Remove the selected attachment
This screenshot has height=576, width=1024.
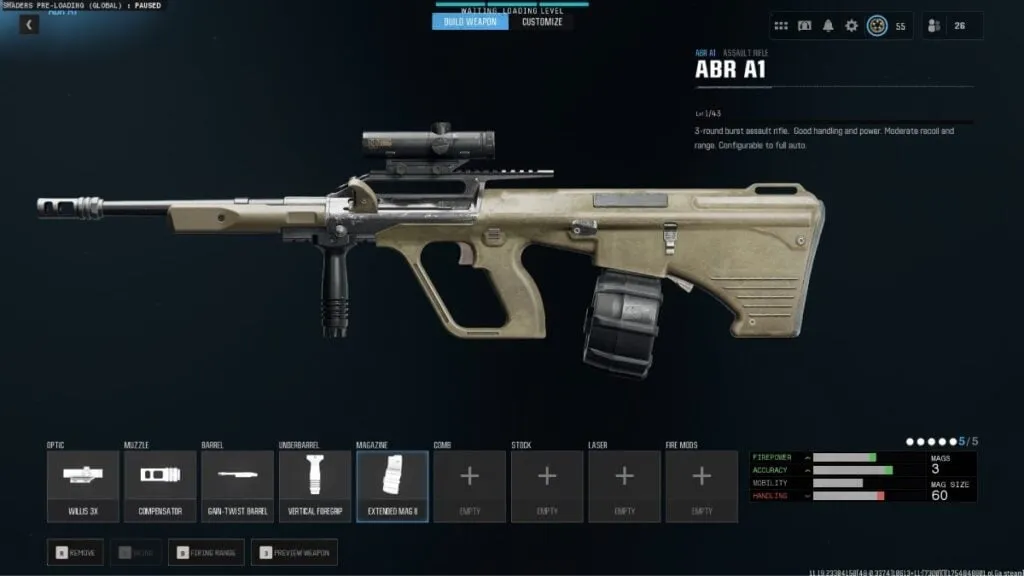(x=75, y=552)
